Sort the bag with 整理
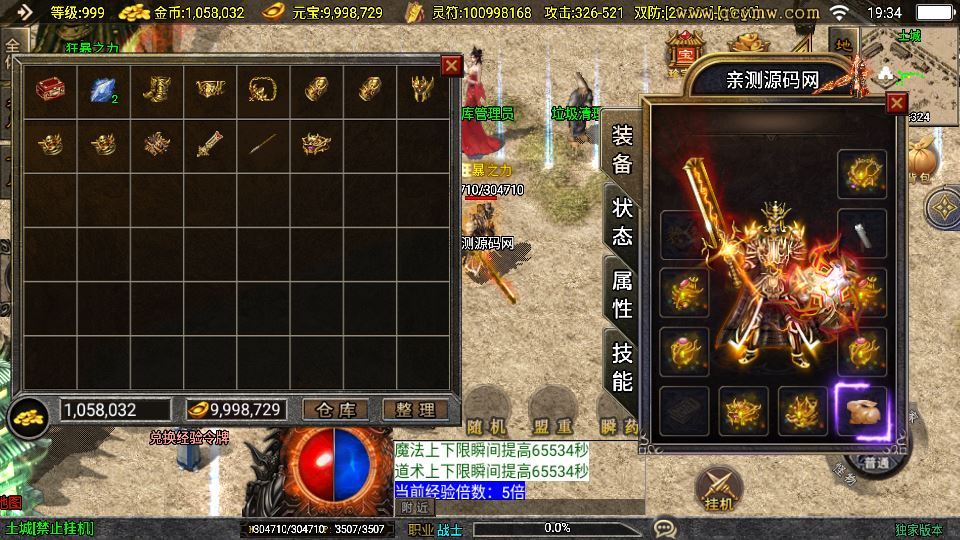The height and width of the screenshot is (540, 960). (415, 410)
